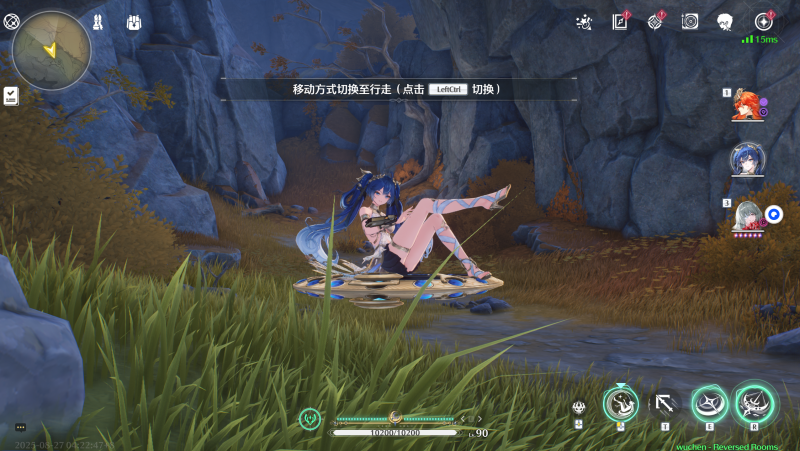Activate the Resonance Liberation icon labeled R

[754, 404]
